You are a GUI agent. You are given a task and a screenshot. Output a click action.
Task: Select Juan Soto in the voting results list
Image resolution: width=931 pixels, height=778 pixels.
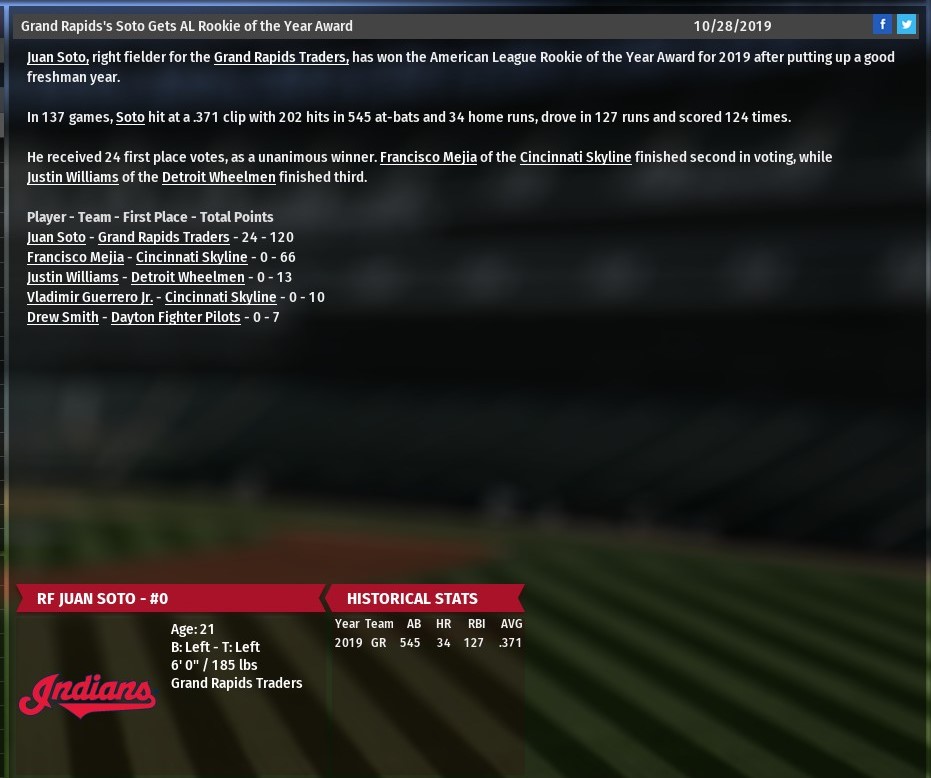(x=56, y=237)
